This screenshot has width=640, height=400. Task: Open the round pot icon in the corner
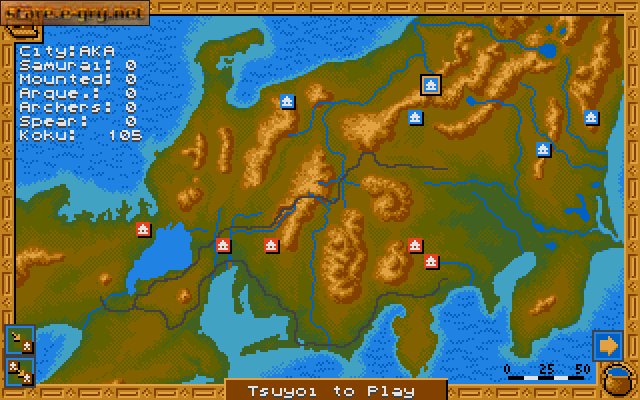618,382
